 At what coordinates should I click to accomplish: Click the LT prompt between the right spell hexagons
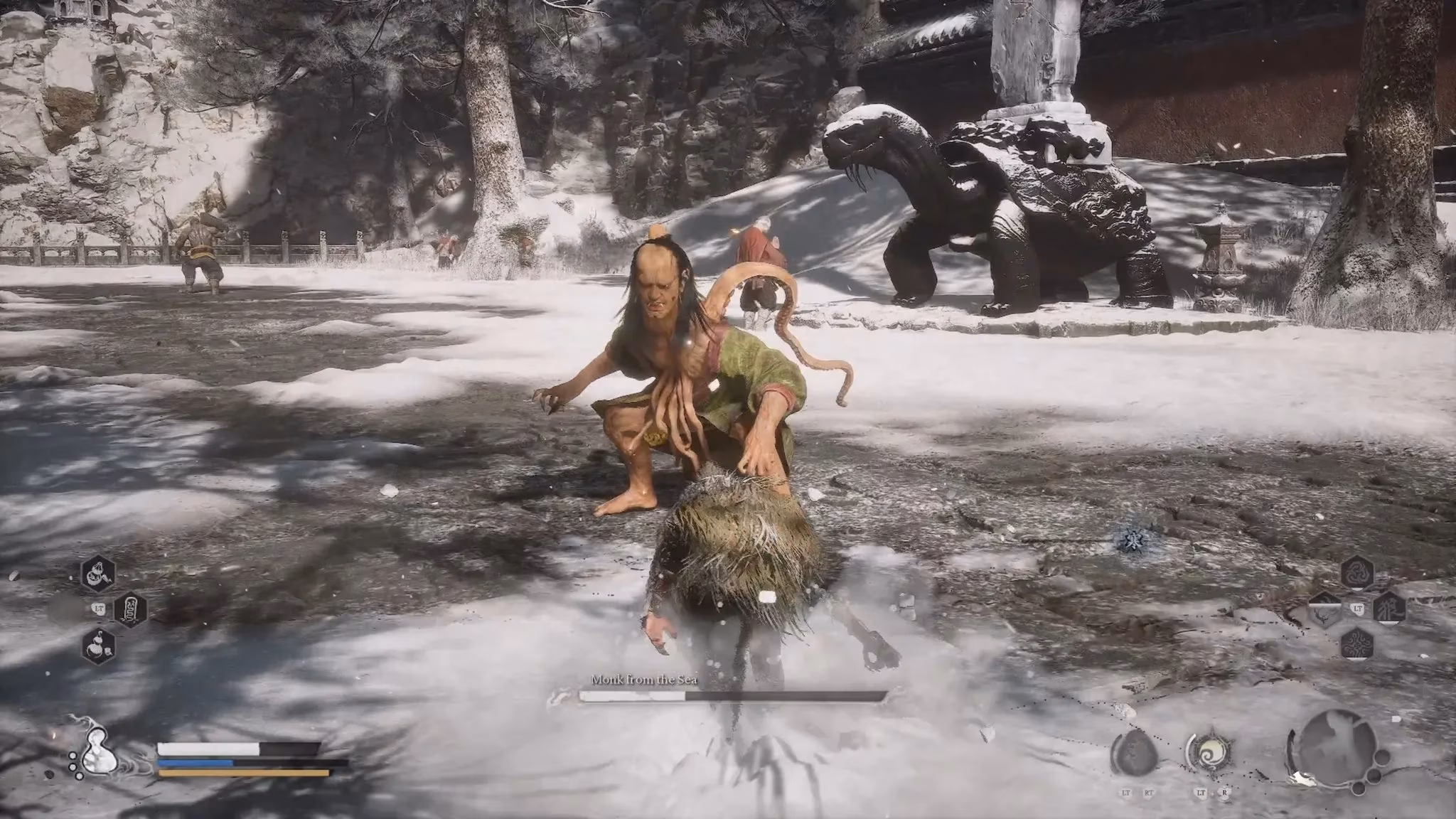pyautogui.click(x=1358, y=608)
